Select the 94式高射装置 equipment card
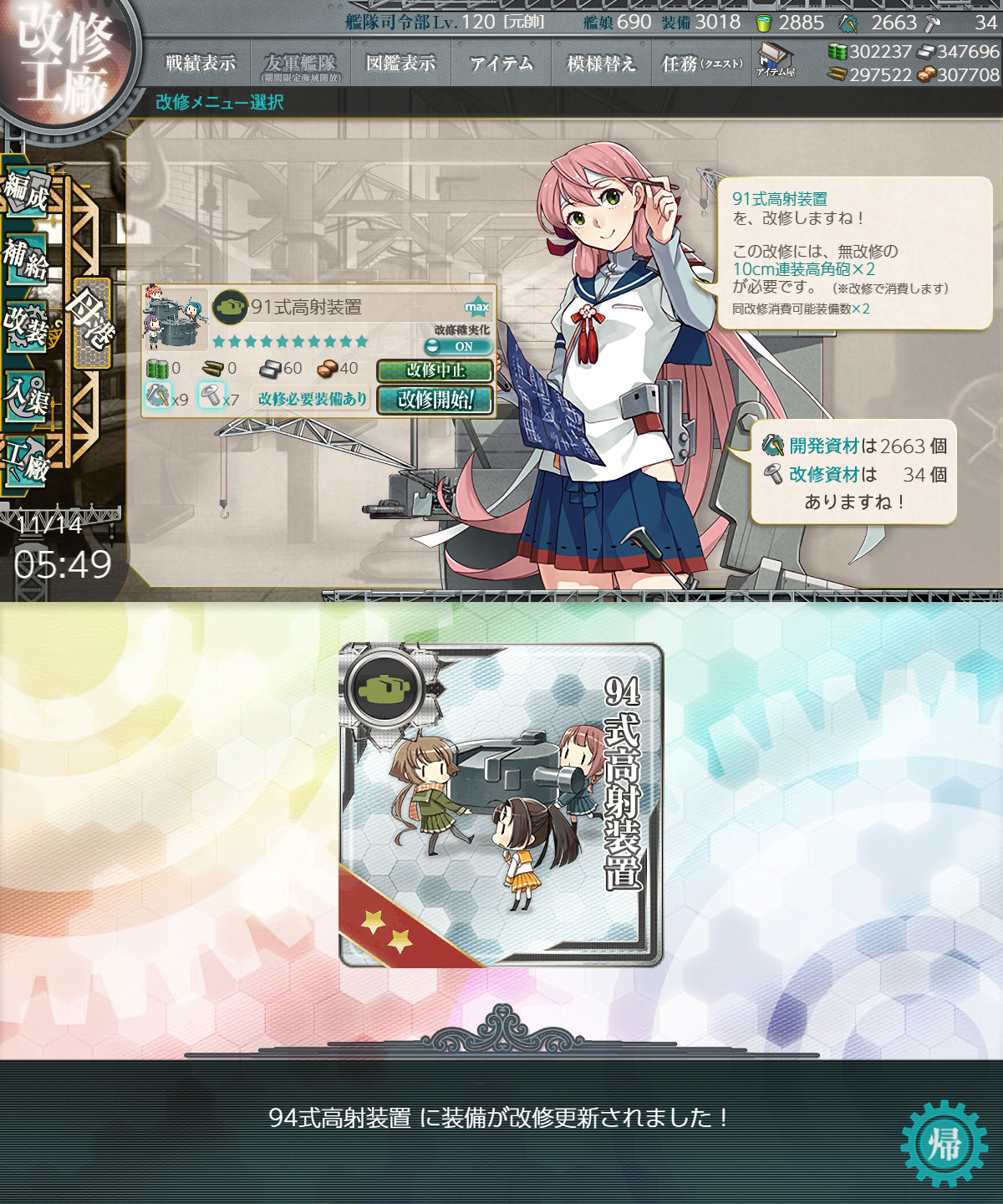The width and height of the screenshot is (1003, 1204). coord(501,805)
